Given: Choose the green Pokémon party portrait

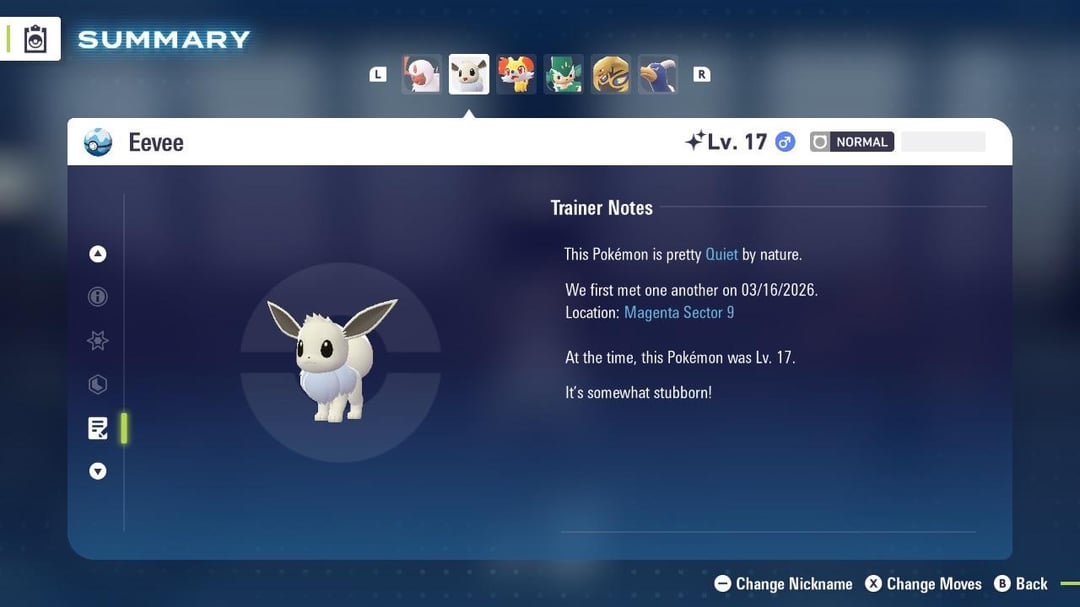Looking at the screenshot, I should [x=563, y=74].
